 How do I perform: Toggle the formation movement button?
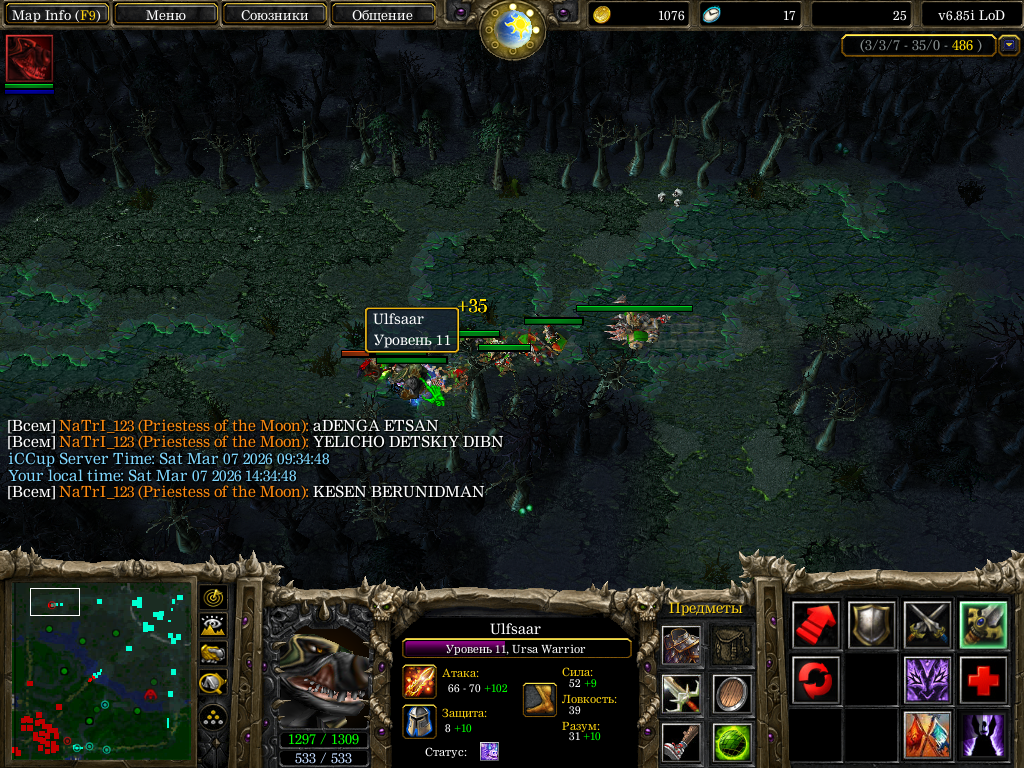click(213, 717)
